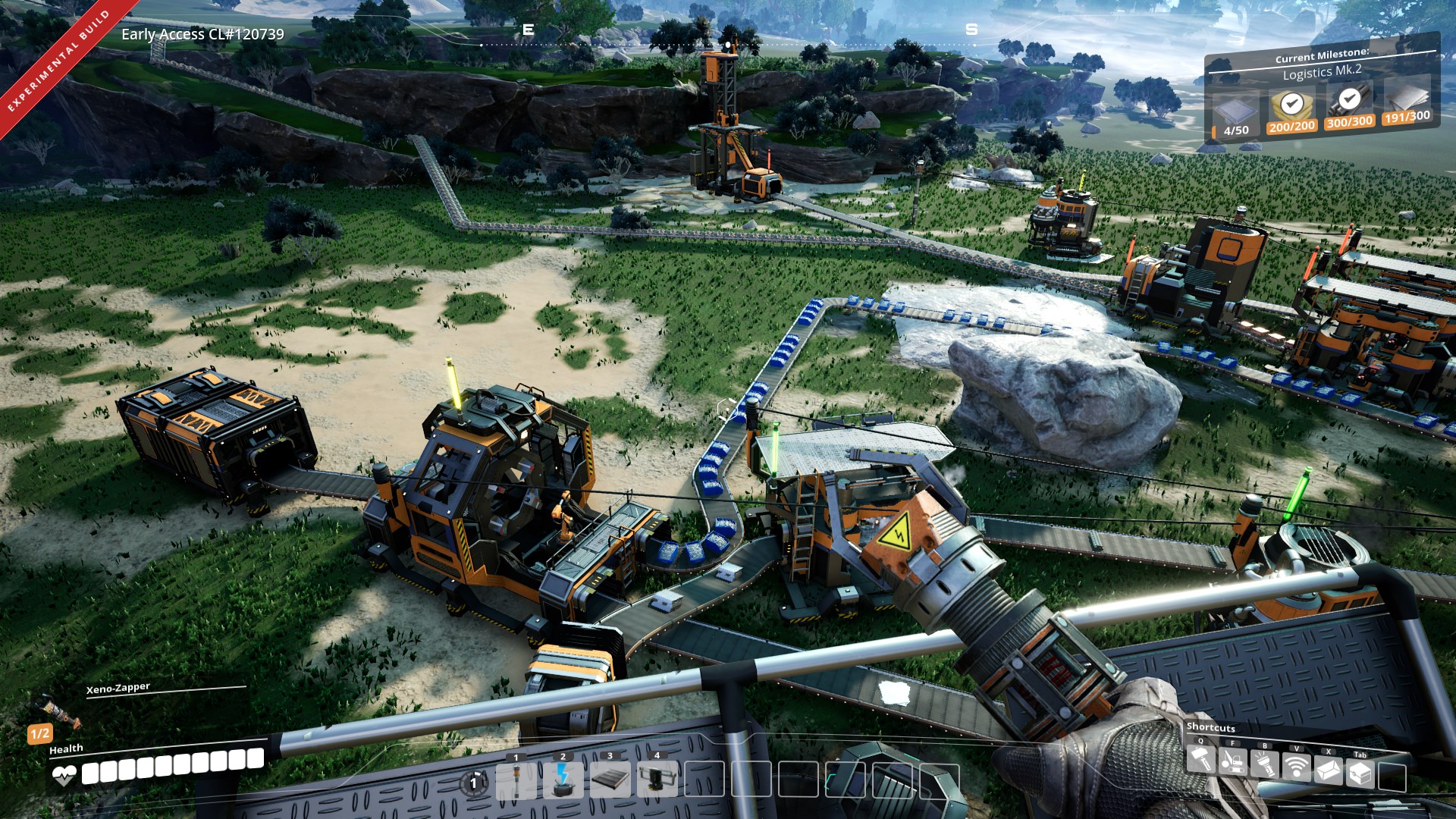The image size is (1456, 819).
Task: Select the completed 300/300 iron rods requirement
Action: coord(1349,107)
